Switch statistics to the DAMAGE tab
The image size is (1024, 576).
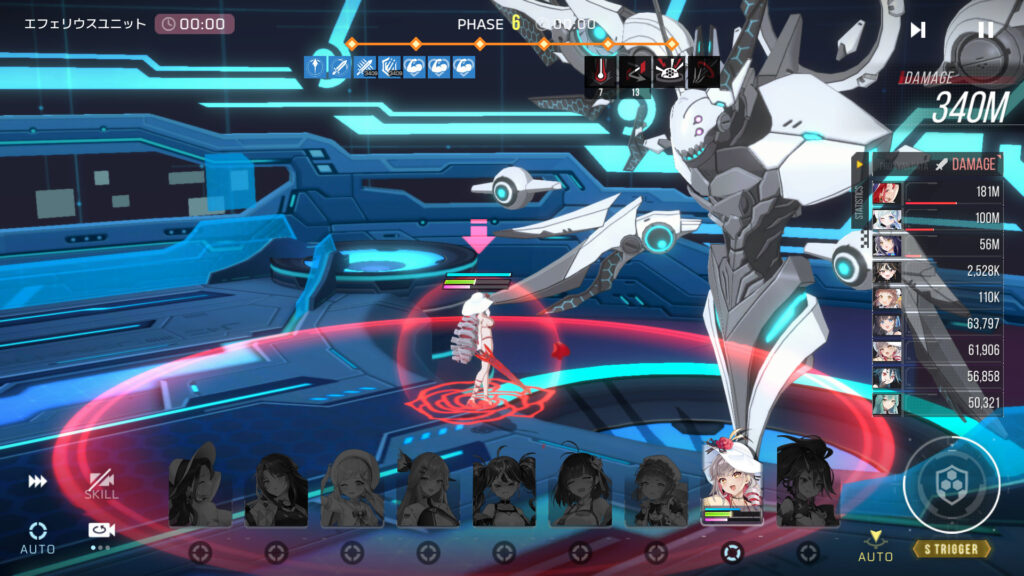click(x=965, y=164)
